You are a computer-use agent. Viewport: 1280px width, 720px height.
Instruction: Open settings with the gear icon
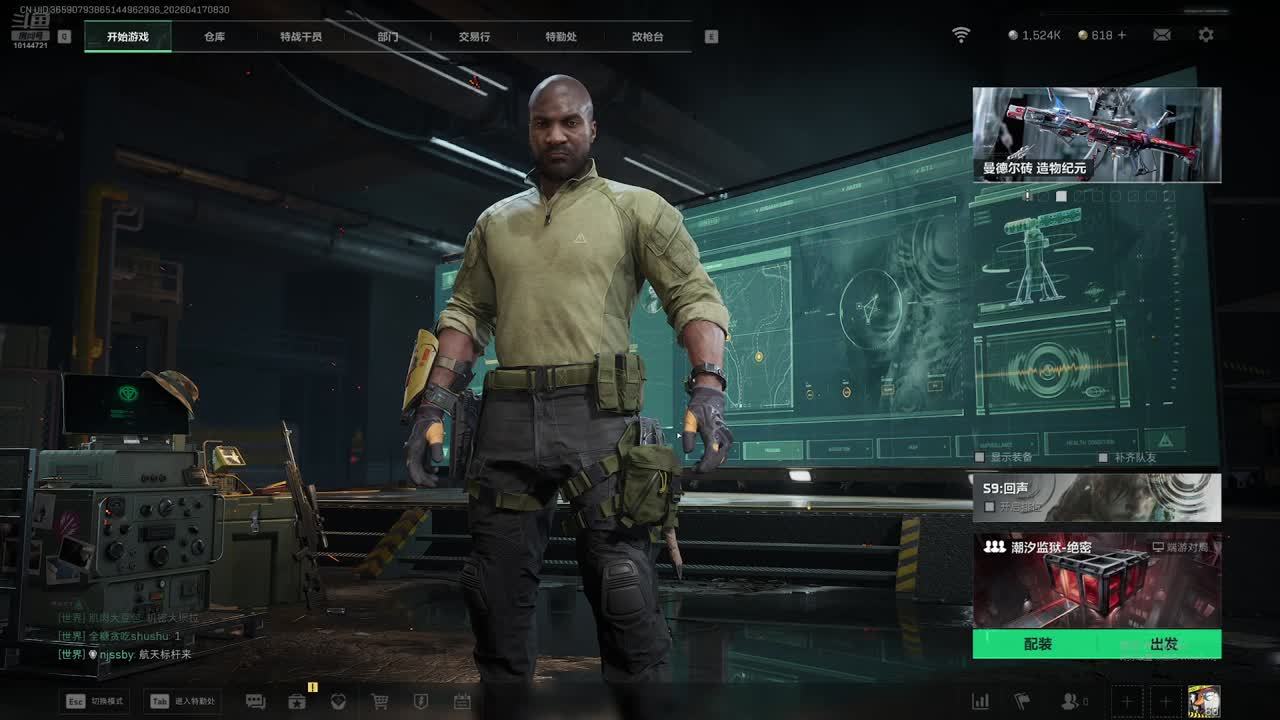click(x=1206, y=35)
